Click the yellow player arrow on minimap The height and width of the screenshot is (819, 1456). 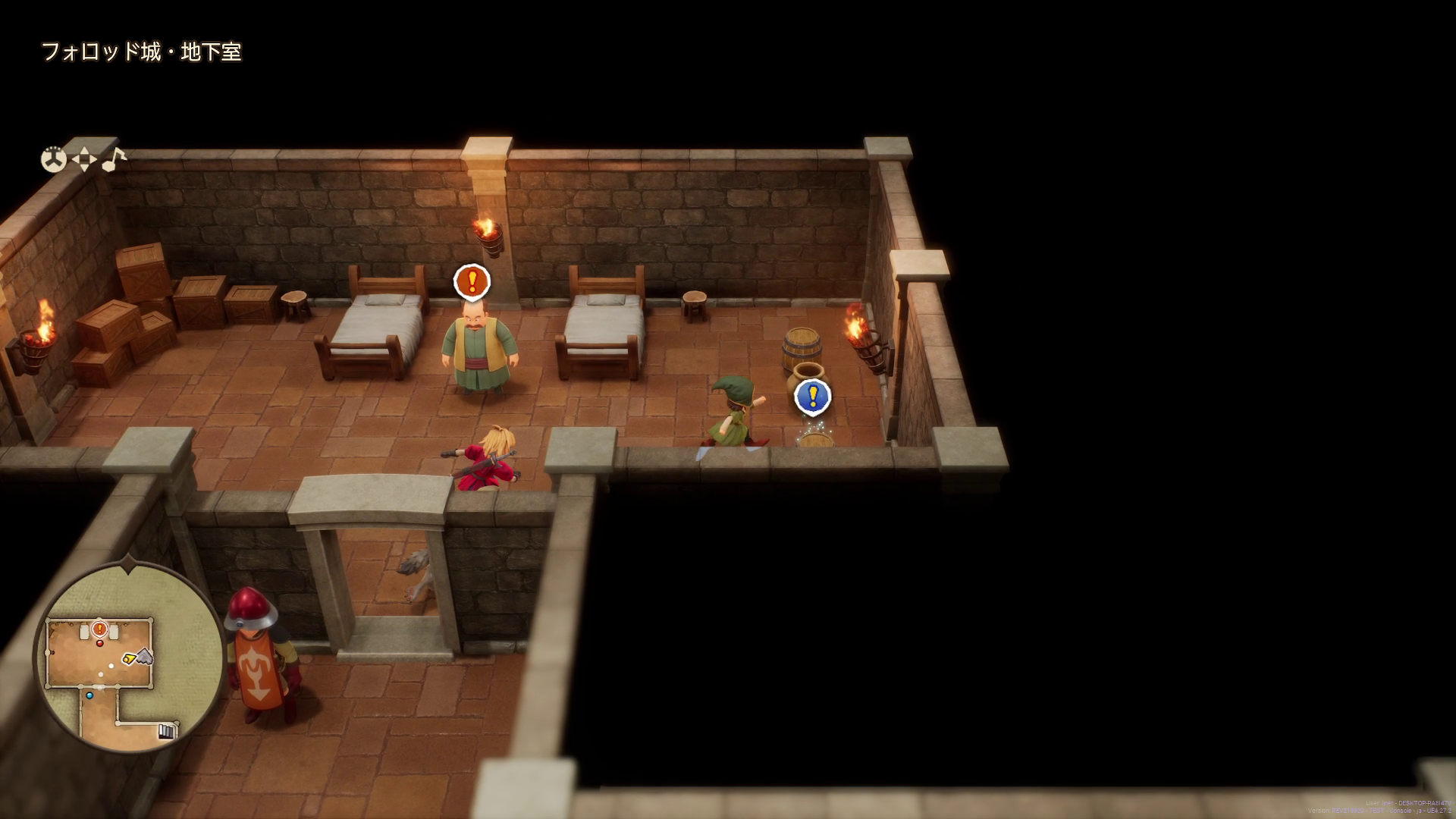coord(130,659)
